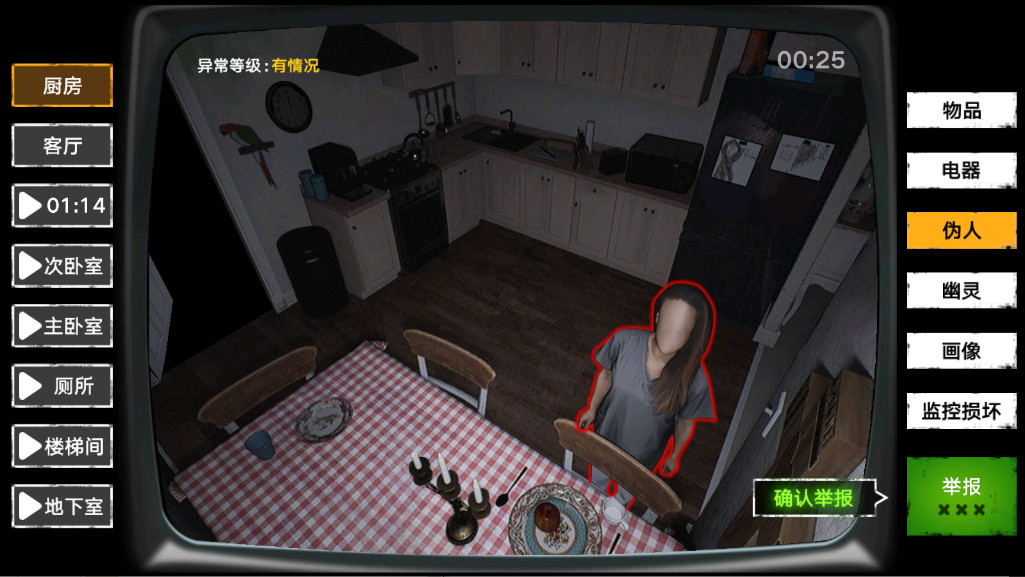Switch to the 厨房 camera

(x=62, y=86)
